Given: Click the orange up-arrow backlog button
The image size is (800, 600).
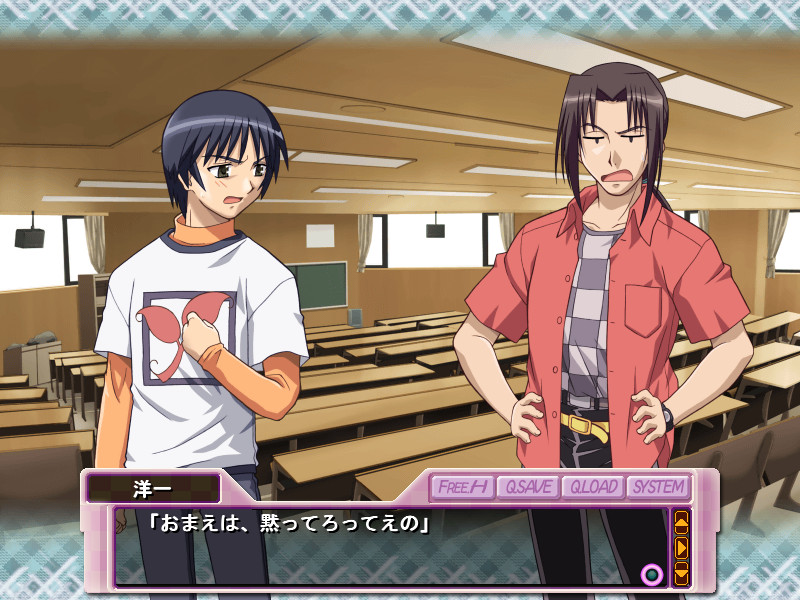Looking at the screenshot, I should click(x=682, y=521).
